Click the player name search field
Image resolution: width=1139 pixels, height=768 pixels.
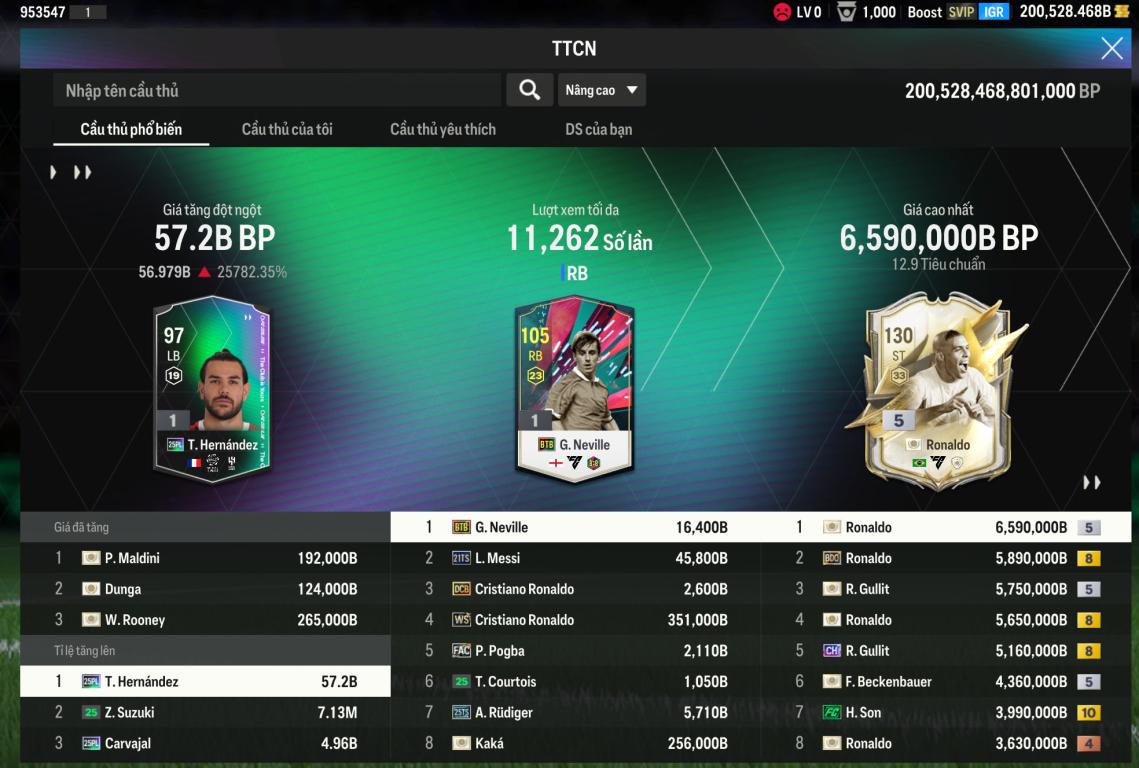pos(277,90)
